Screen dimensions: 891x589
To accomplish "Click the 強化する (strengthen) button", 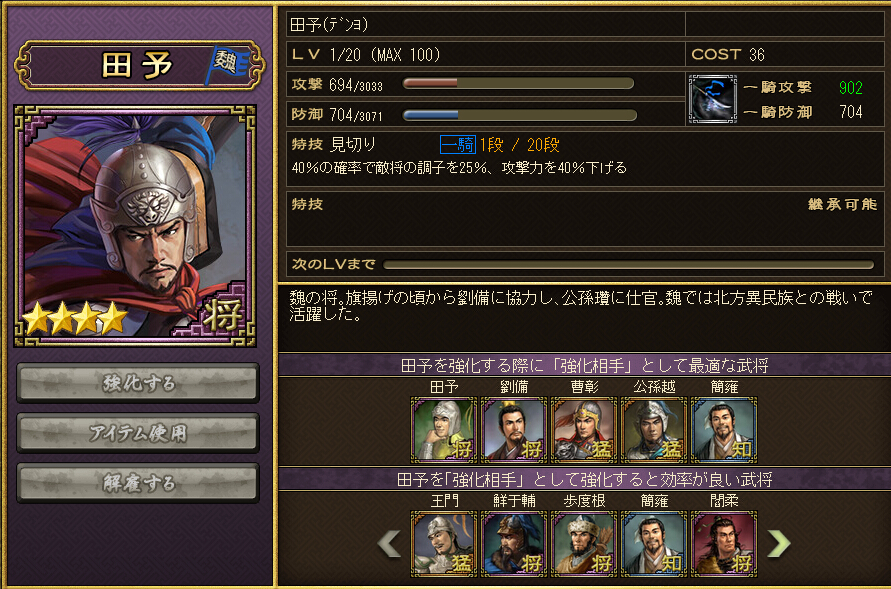I will (138, 383).
